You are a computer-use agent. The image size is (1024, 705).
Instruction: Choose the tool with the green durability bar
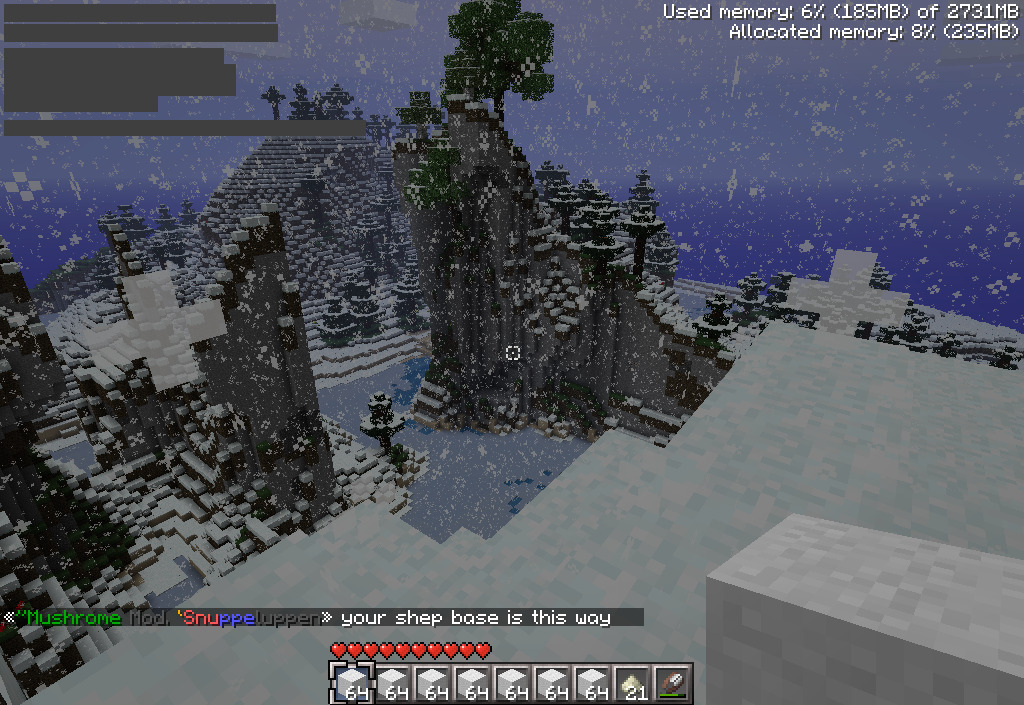coord(673,683)
